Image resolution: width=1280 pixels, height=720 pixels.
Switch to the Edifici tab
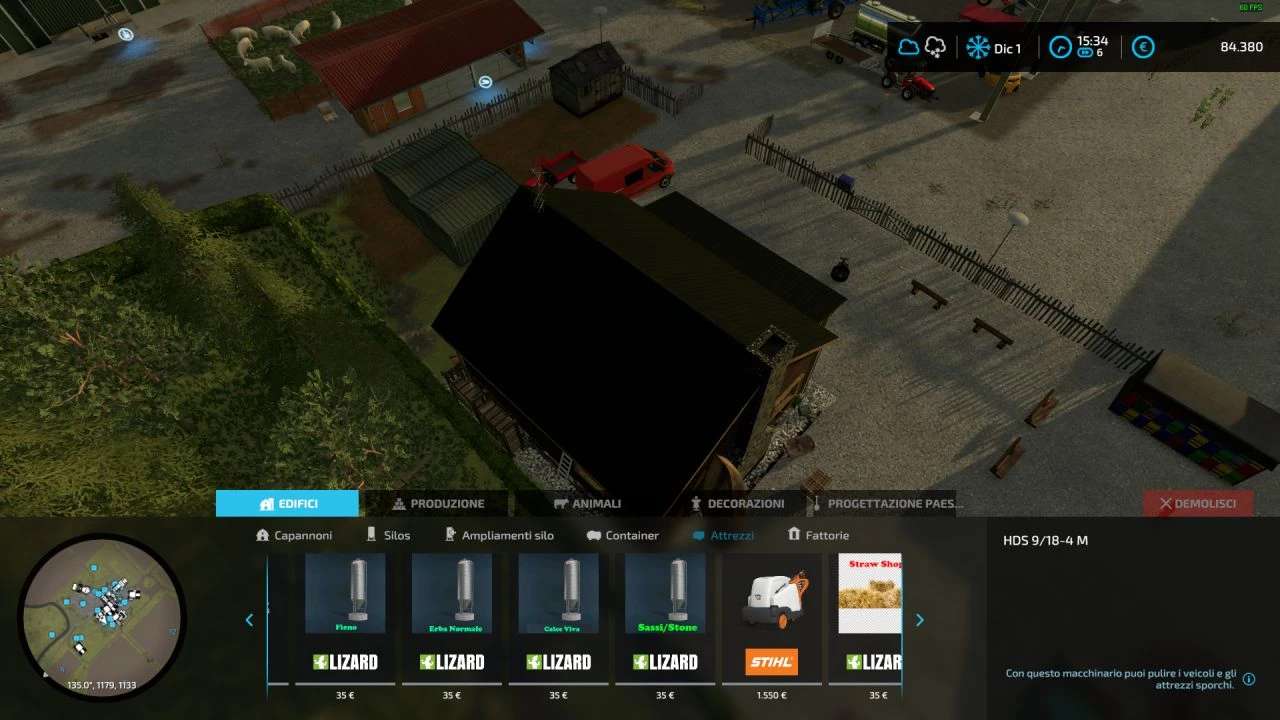tap(287, 503)
